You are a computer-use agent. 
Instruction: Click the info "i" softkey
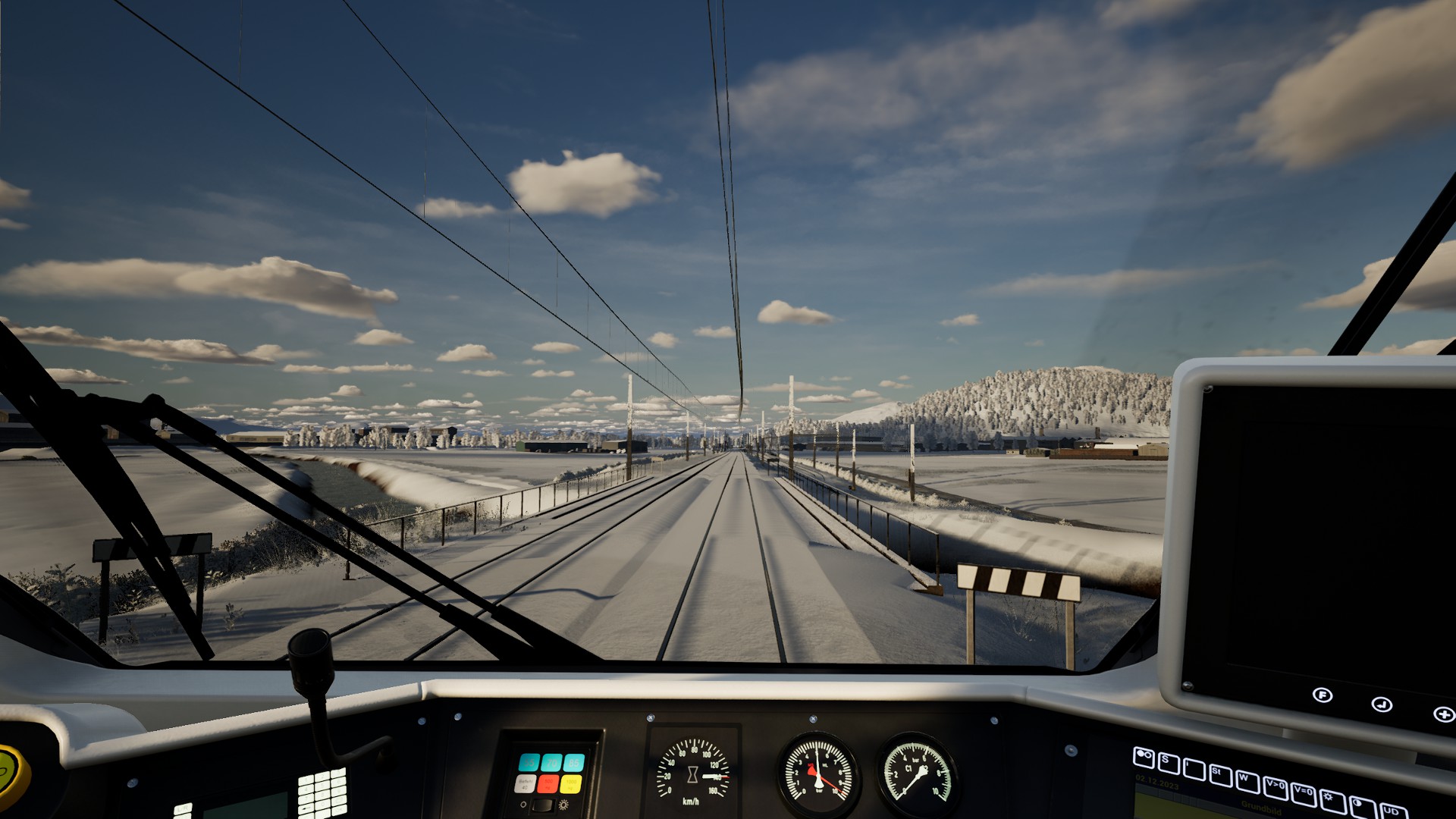click(1194, 770)
